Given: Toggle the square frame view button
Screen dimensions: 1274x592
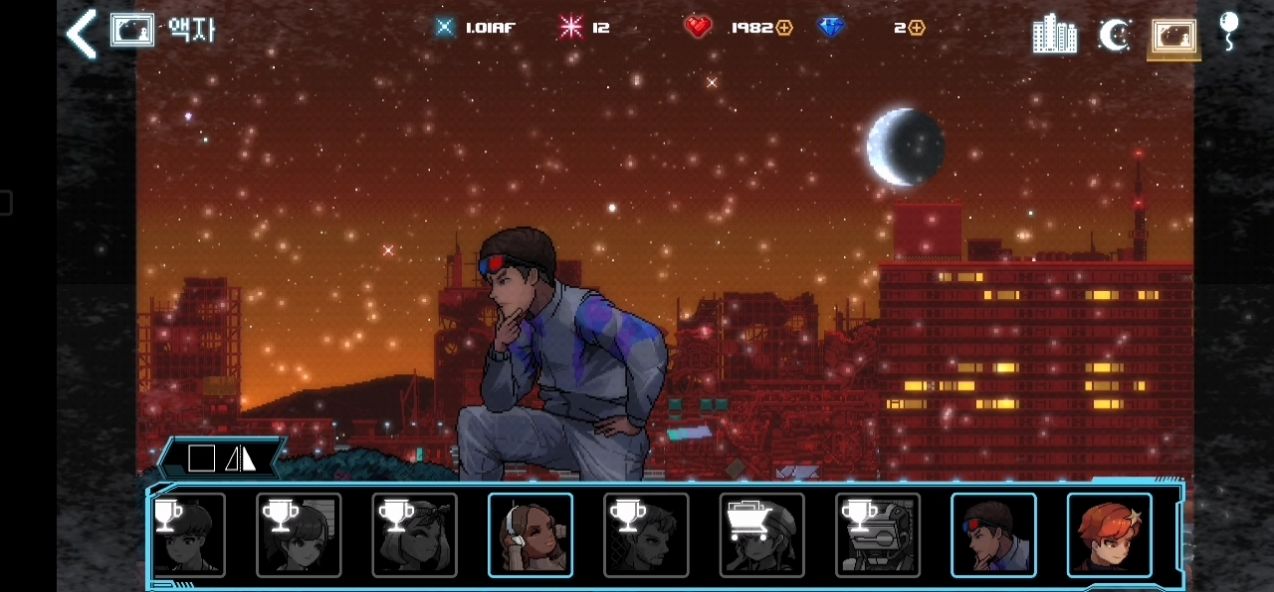Looking at the screenshot, I should click(x=201, y=459).
